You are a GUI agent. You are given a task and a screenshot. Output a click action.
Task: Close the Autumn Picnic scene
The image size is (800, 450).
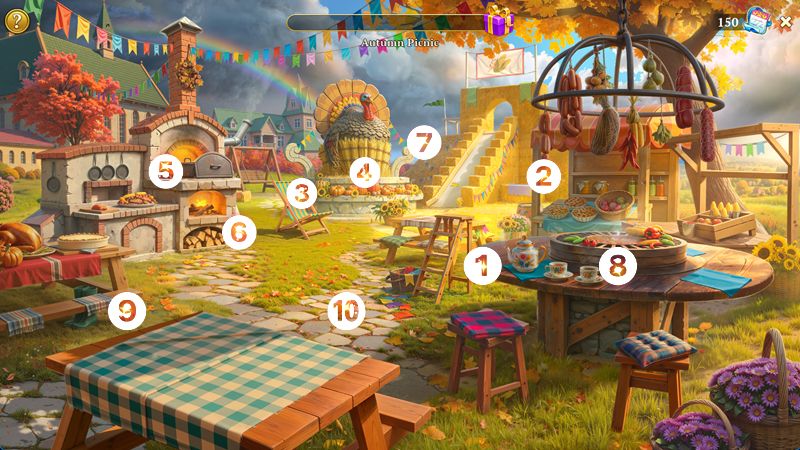click(x=785, y=21)
